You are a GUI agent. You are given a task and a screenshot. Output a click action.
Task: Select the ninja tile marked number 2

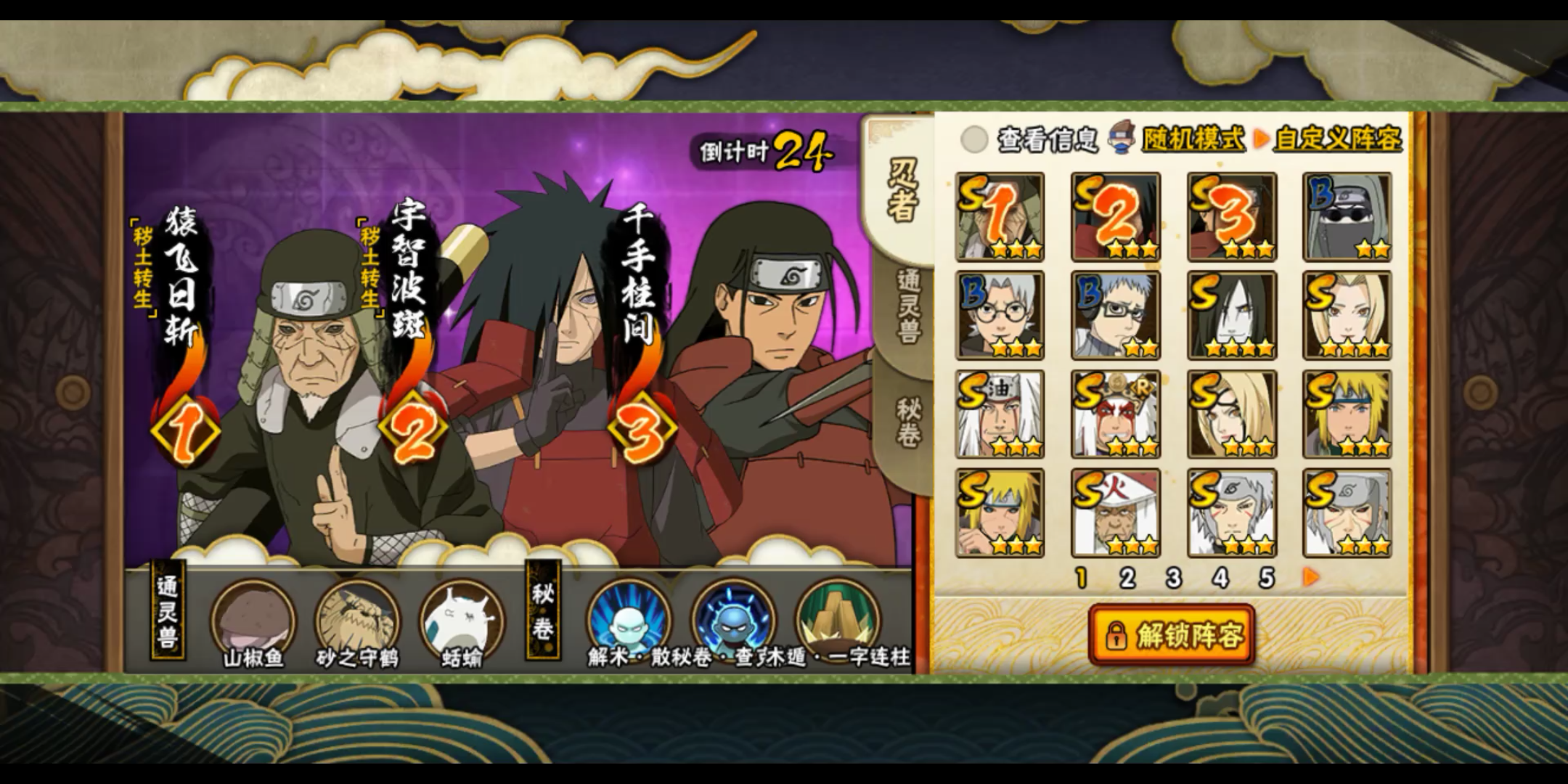point(1116,216)
